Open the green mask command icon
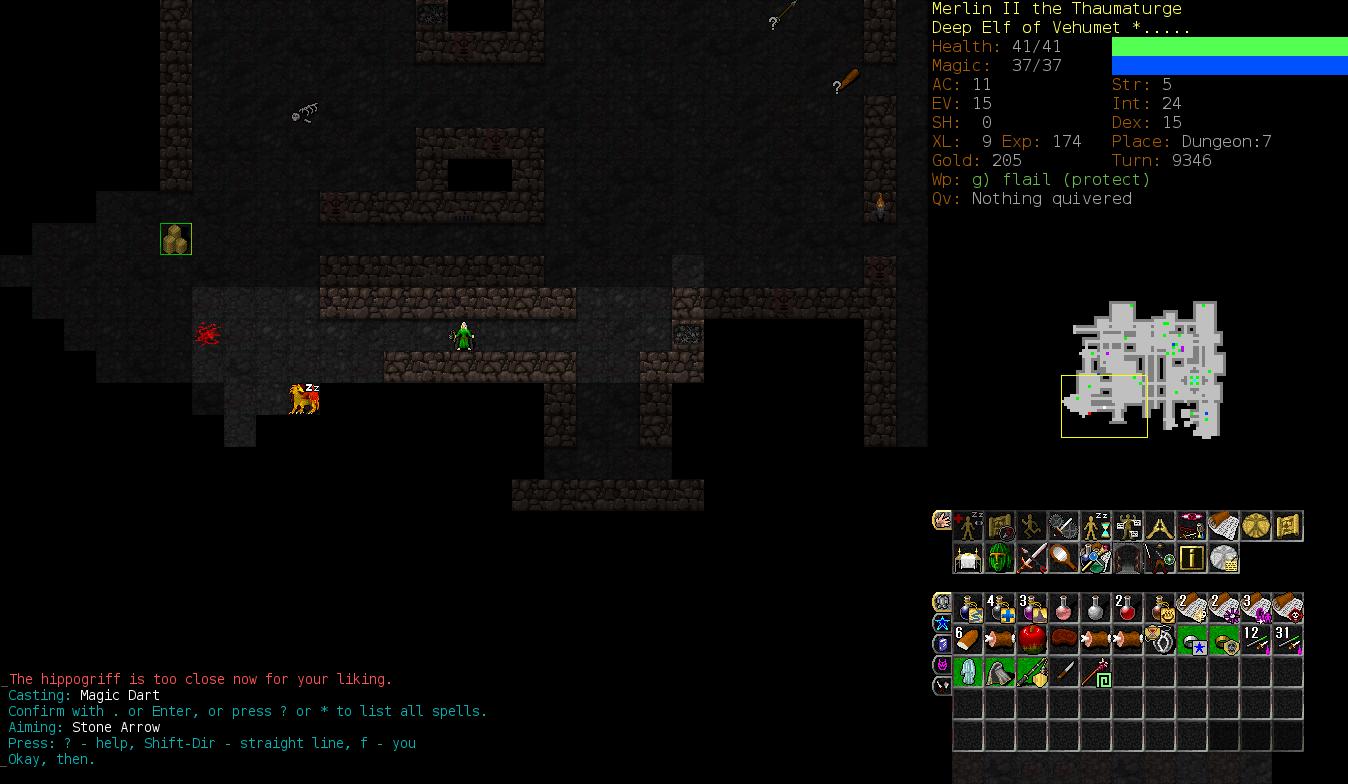 click(x=1000, y=558)
